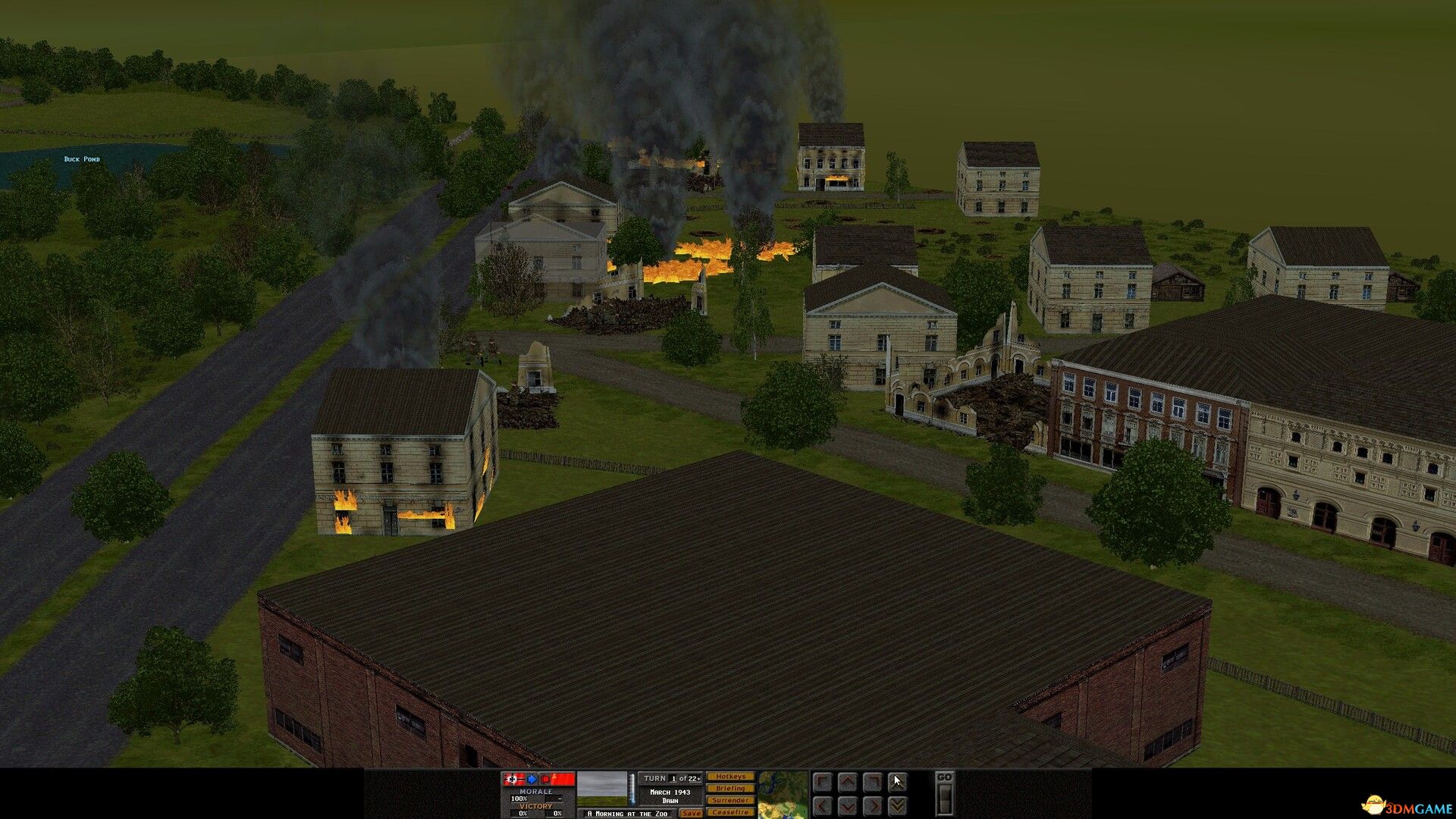The height and width of the screenshot is (819, 1456).
Task: Open the scenario Briefing
Action: point(730,789)
